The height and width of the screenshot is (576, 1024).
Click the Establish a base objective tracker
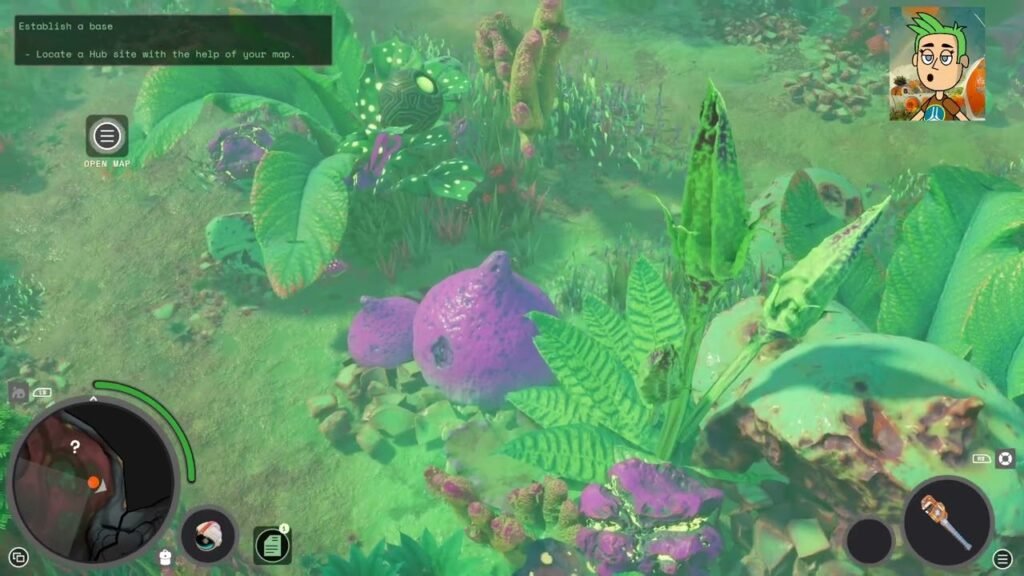click(x=173, y=40)
